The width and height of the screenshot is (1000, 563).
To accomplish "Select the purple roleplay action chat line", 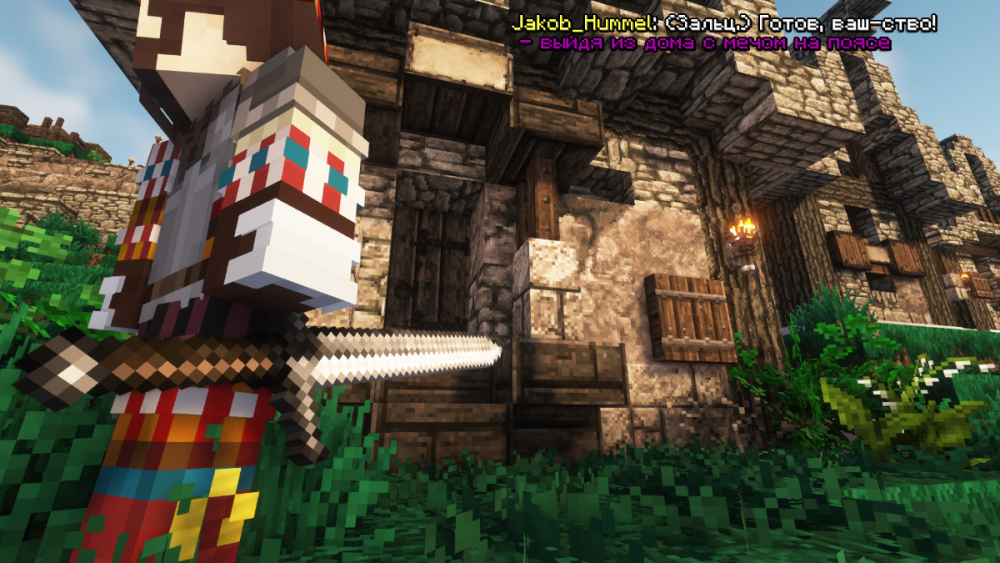I will pos(704,43).
